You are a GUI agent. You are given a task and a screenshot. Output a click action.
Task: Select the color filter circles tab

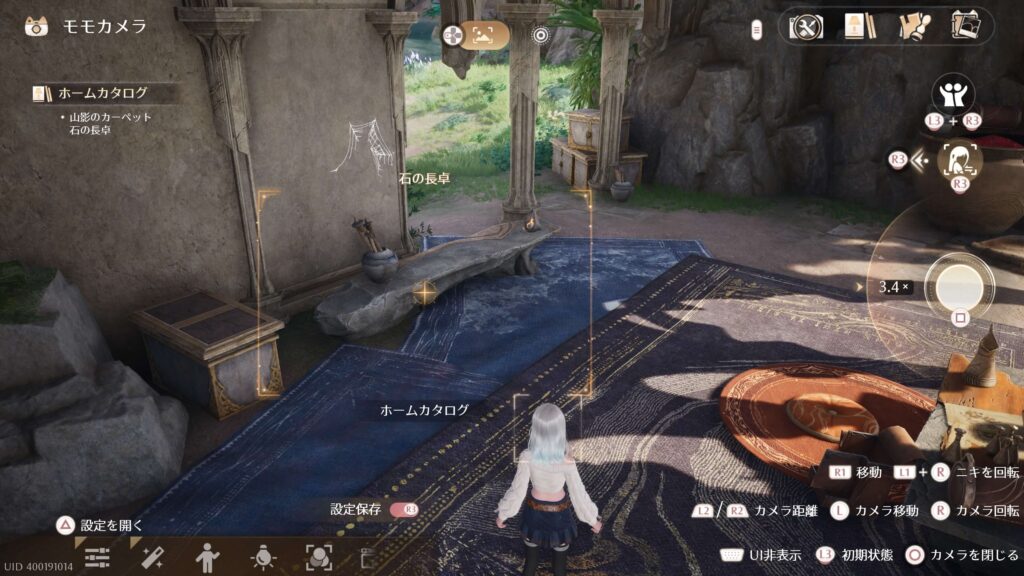coord(318,558)
